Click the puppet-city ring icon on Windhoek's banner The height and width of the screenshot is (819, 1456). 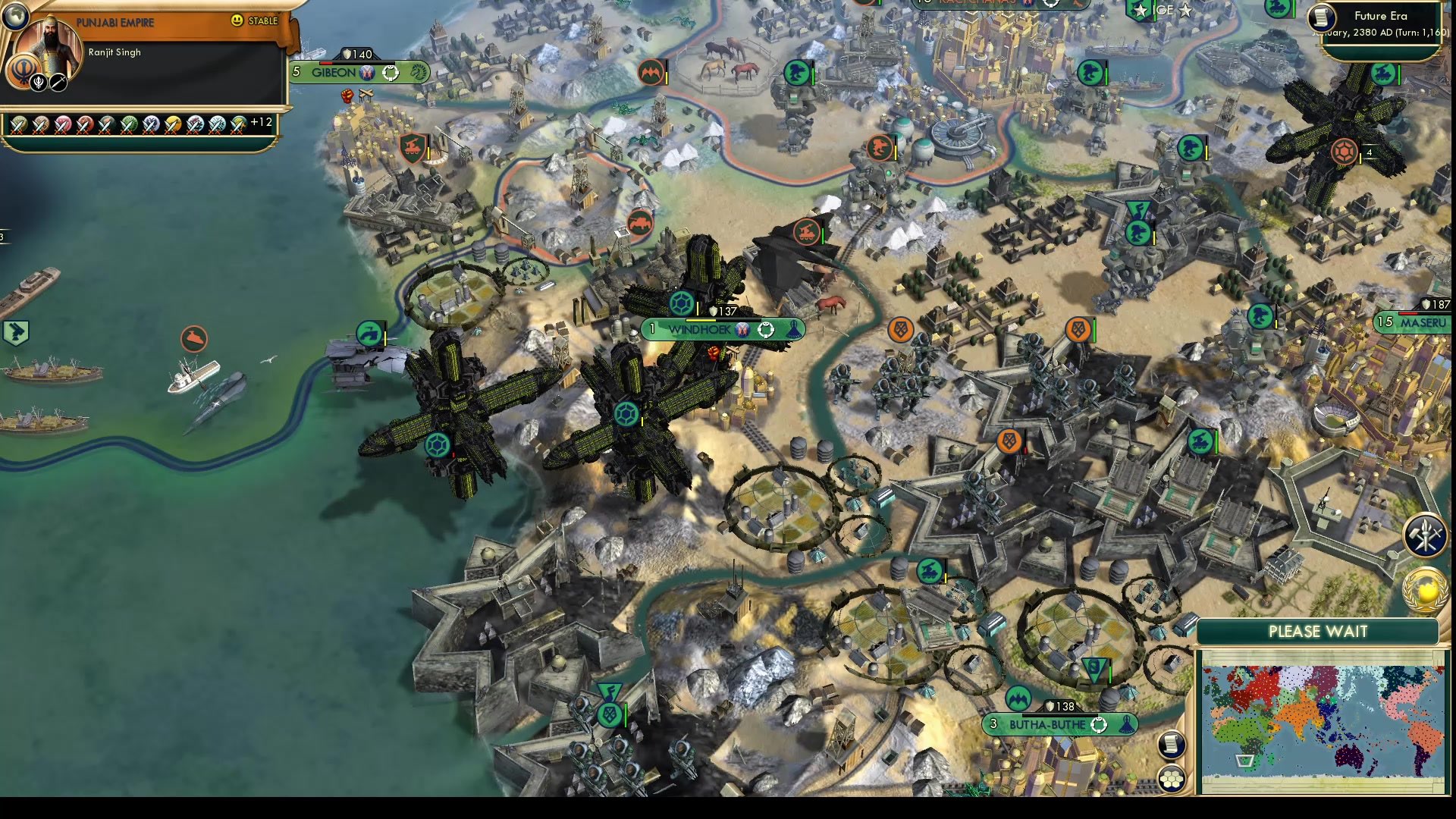[x=766, y=330]
